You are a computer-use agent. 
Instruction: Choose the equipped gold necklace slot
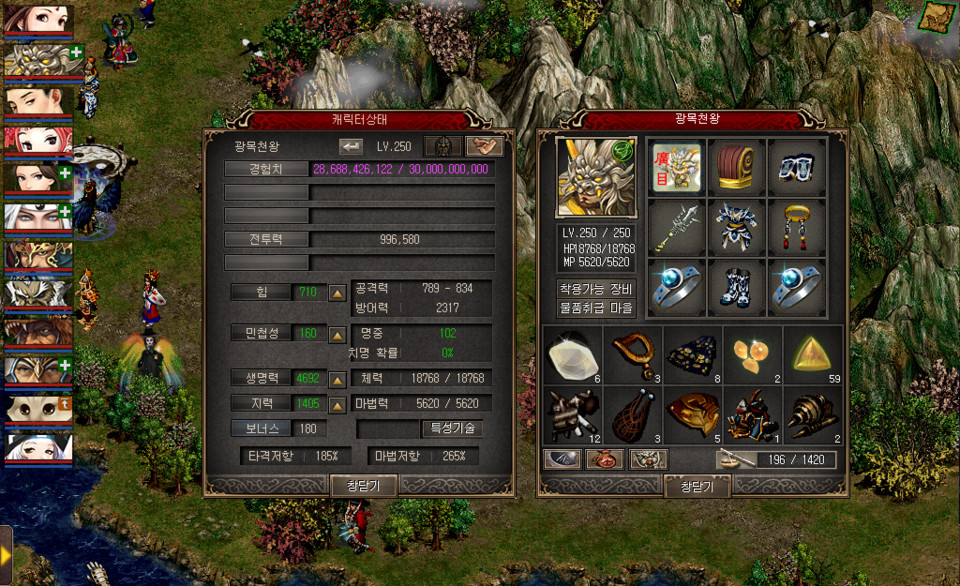tap(796, 228)
